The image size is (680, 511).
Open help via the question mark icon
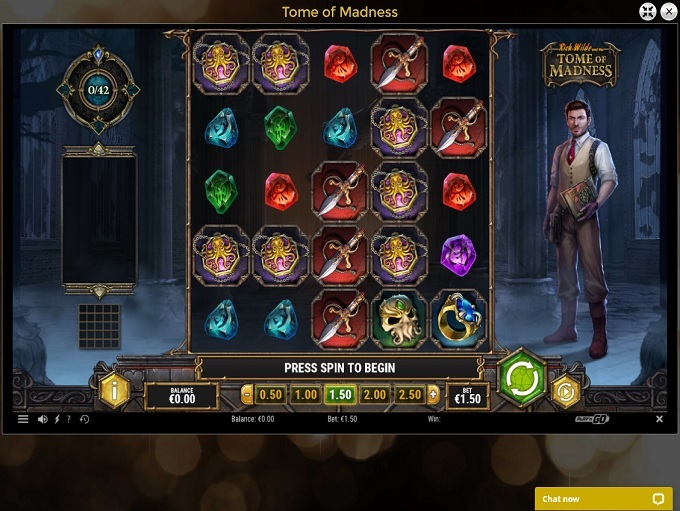pos(69,419)
